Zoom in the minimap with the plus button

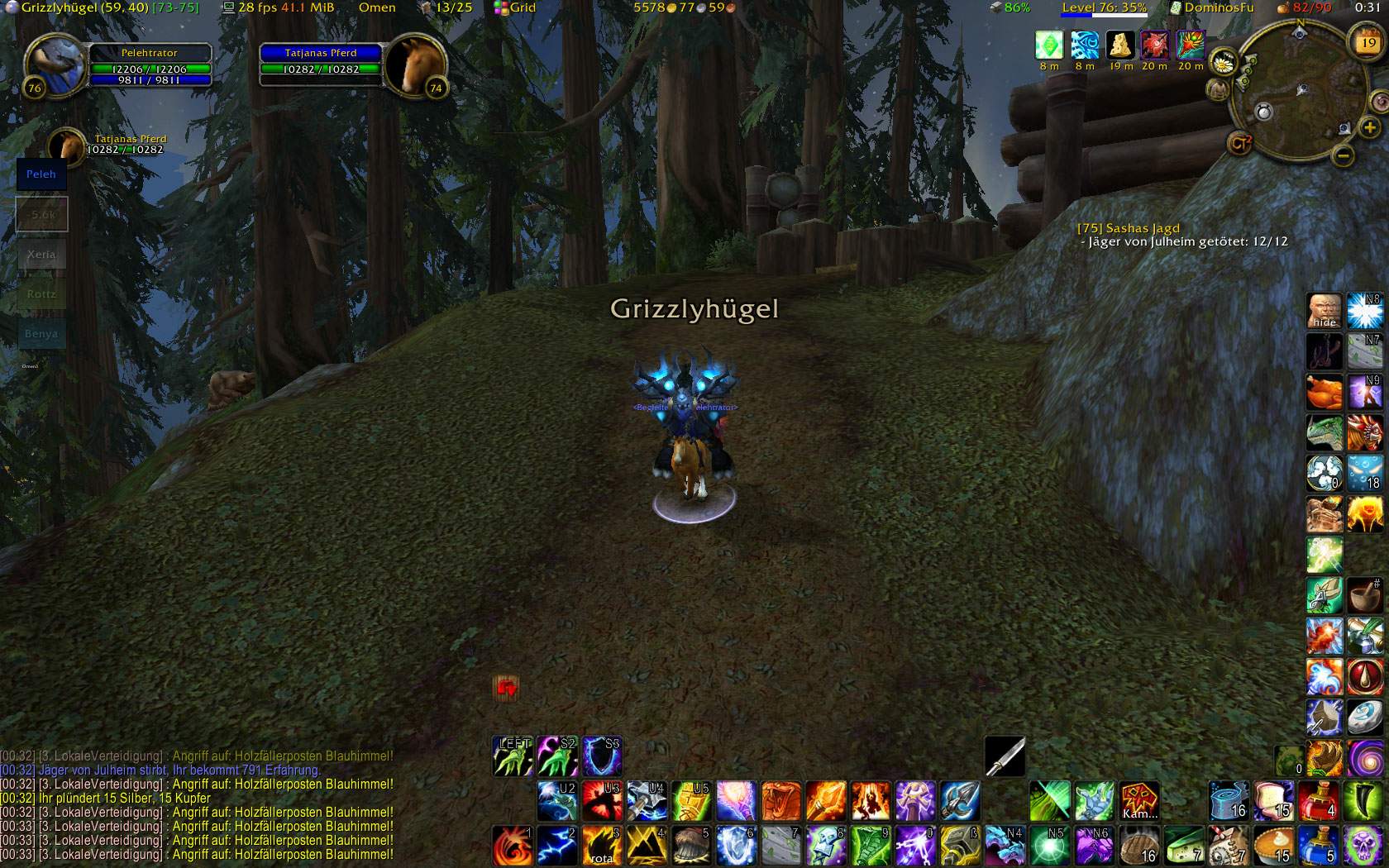coord(1370,127)
